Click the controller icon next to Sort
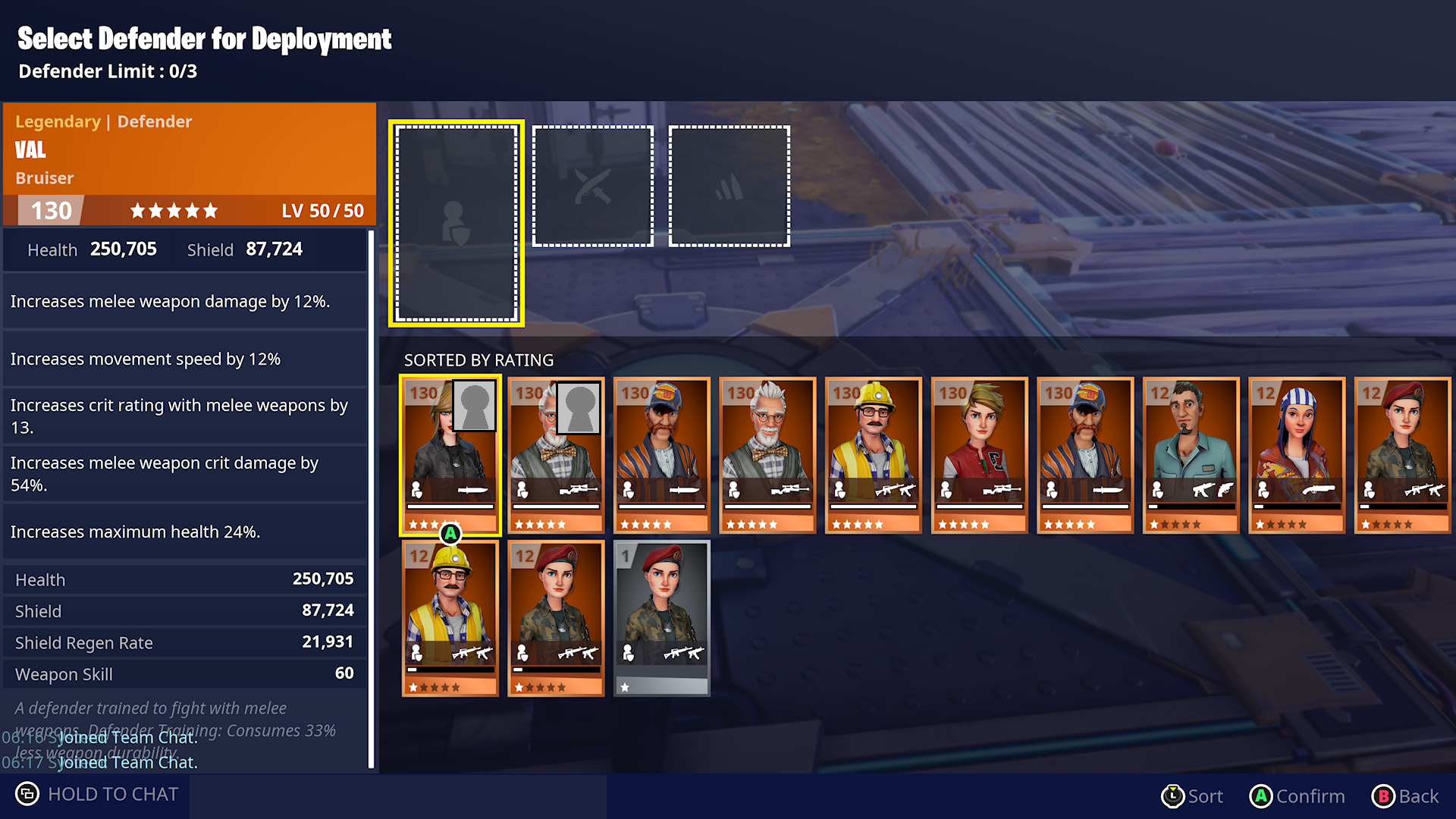The width and height of the screenshot is (1456, 819). coord(1174,796)
